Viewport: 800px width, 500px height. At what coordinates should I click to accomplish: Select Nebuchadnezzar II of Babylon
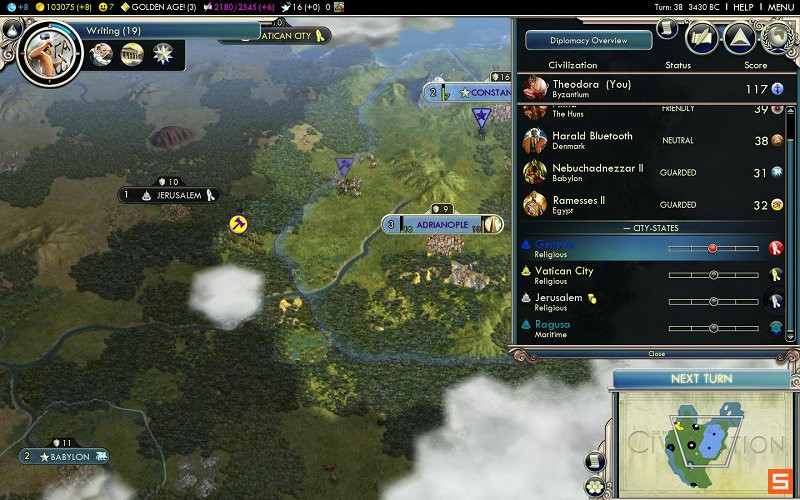tap(597, 172)
